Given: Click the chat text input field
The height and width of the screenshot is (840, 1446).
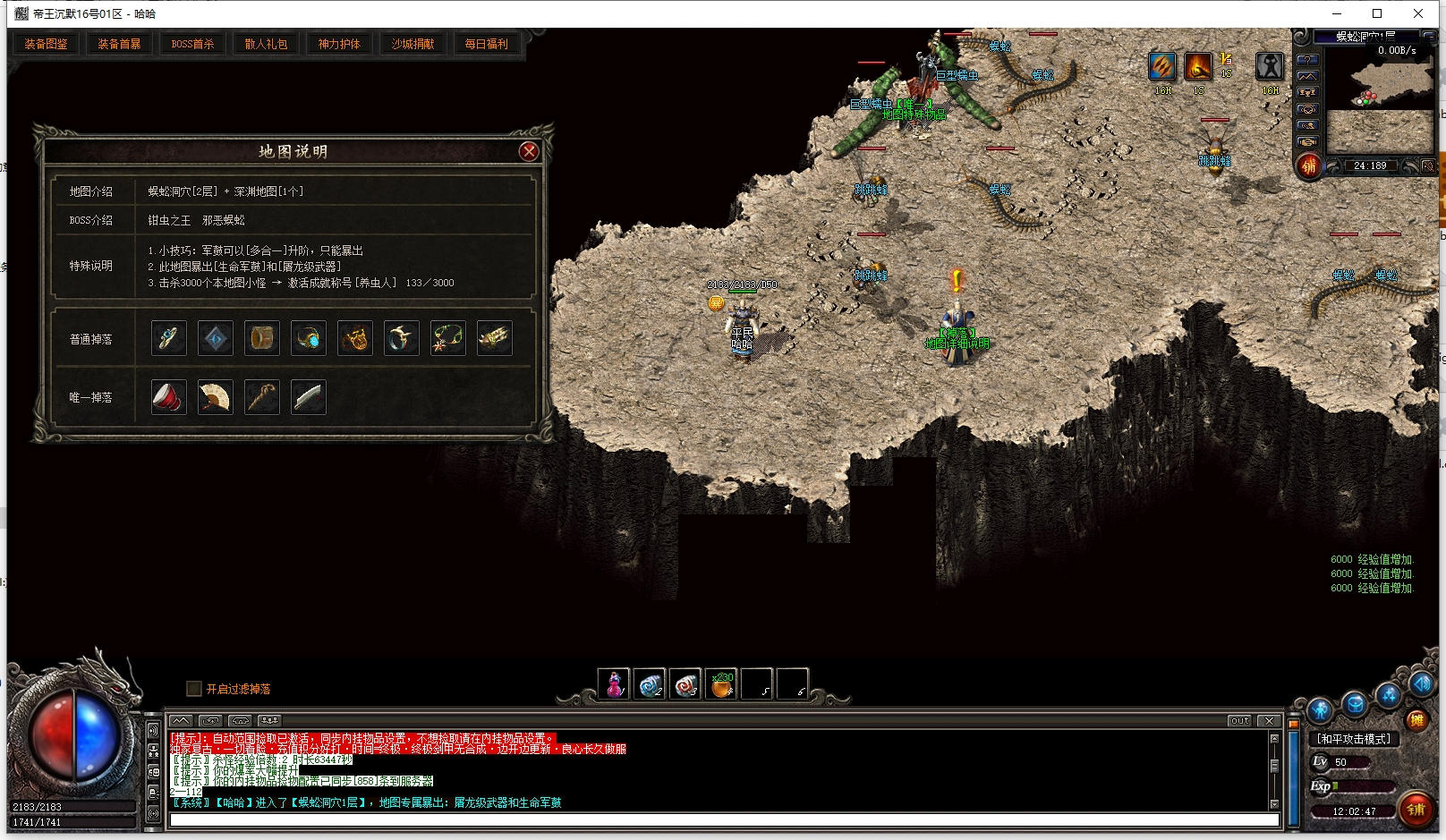Looking at the screenshot, I should (723, 820).
